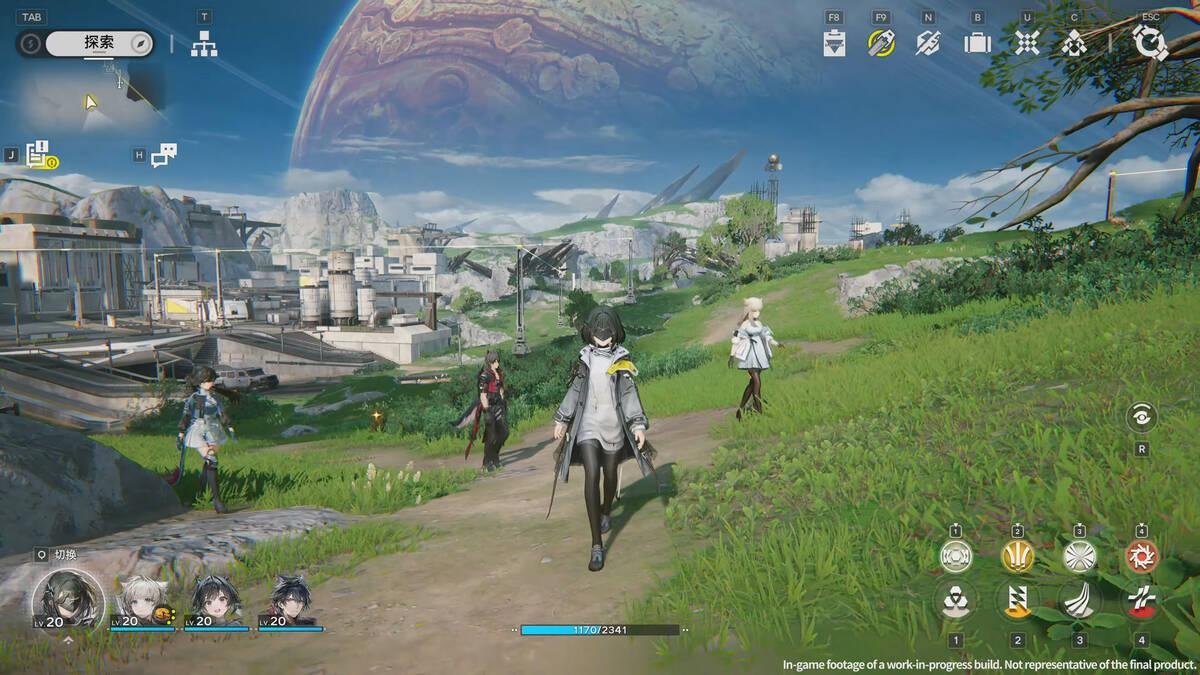Open the chat speech bubbles icon
Screen dimensions: 1200x675
point(165,155)
